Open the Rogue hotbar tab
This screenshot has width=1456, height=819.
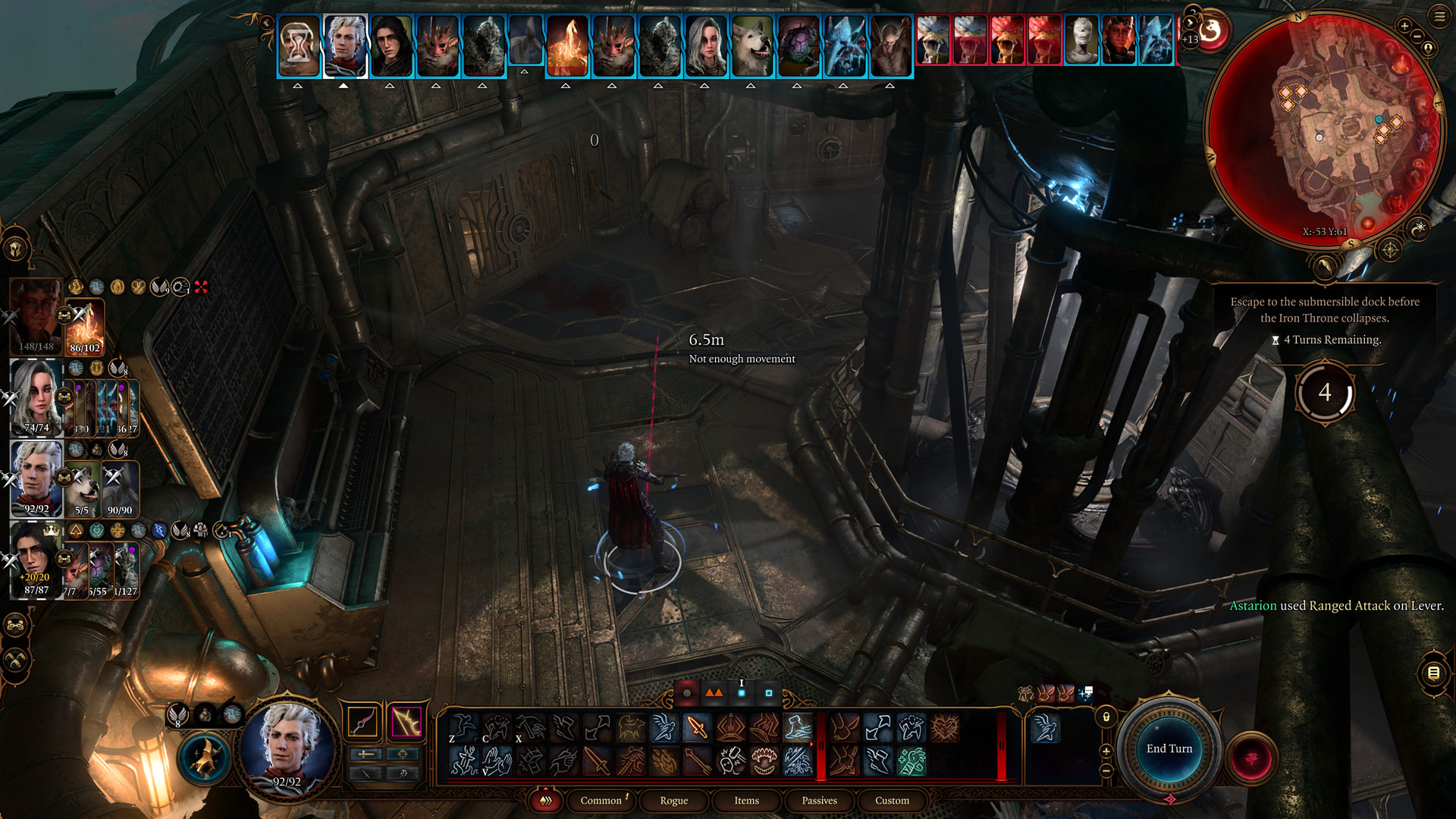tap(673, 800)
